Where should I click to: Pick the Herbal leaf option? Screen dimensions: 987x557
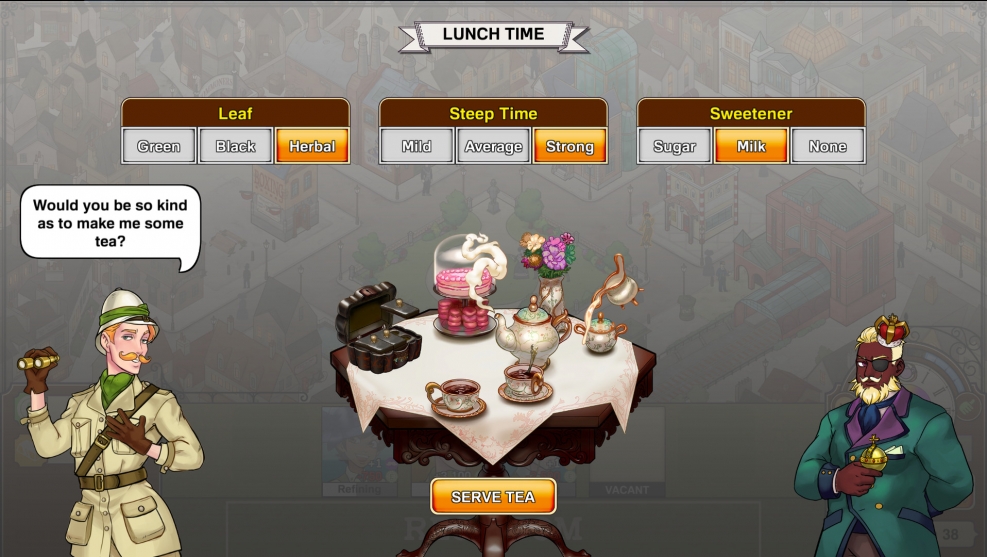click(312, 146)
